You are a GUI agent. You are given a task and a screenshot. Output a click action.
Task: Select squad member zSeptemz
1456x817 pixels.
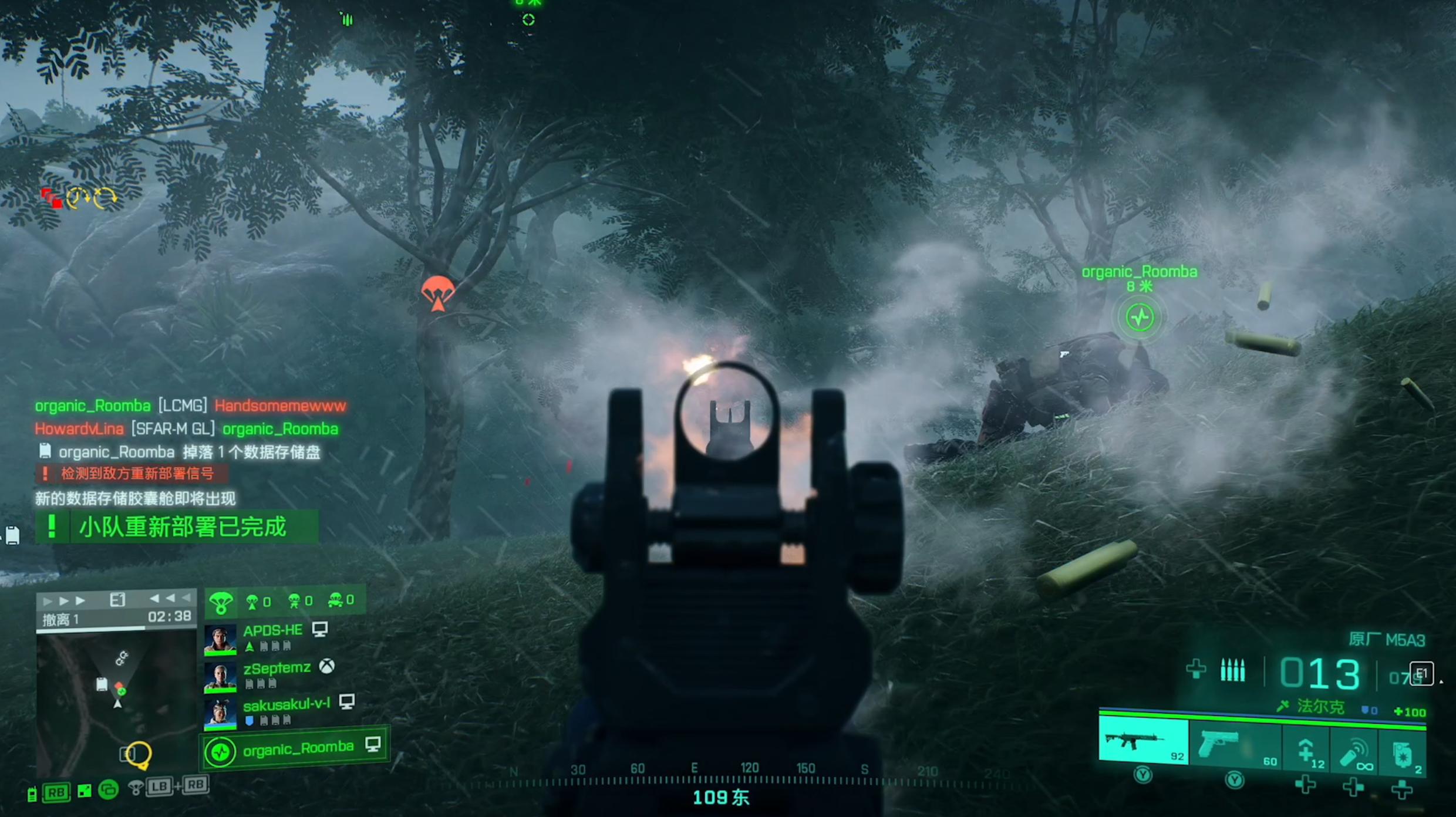[x=277, y=669]
